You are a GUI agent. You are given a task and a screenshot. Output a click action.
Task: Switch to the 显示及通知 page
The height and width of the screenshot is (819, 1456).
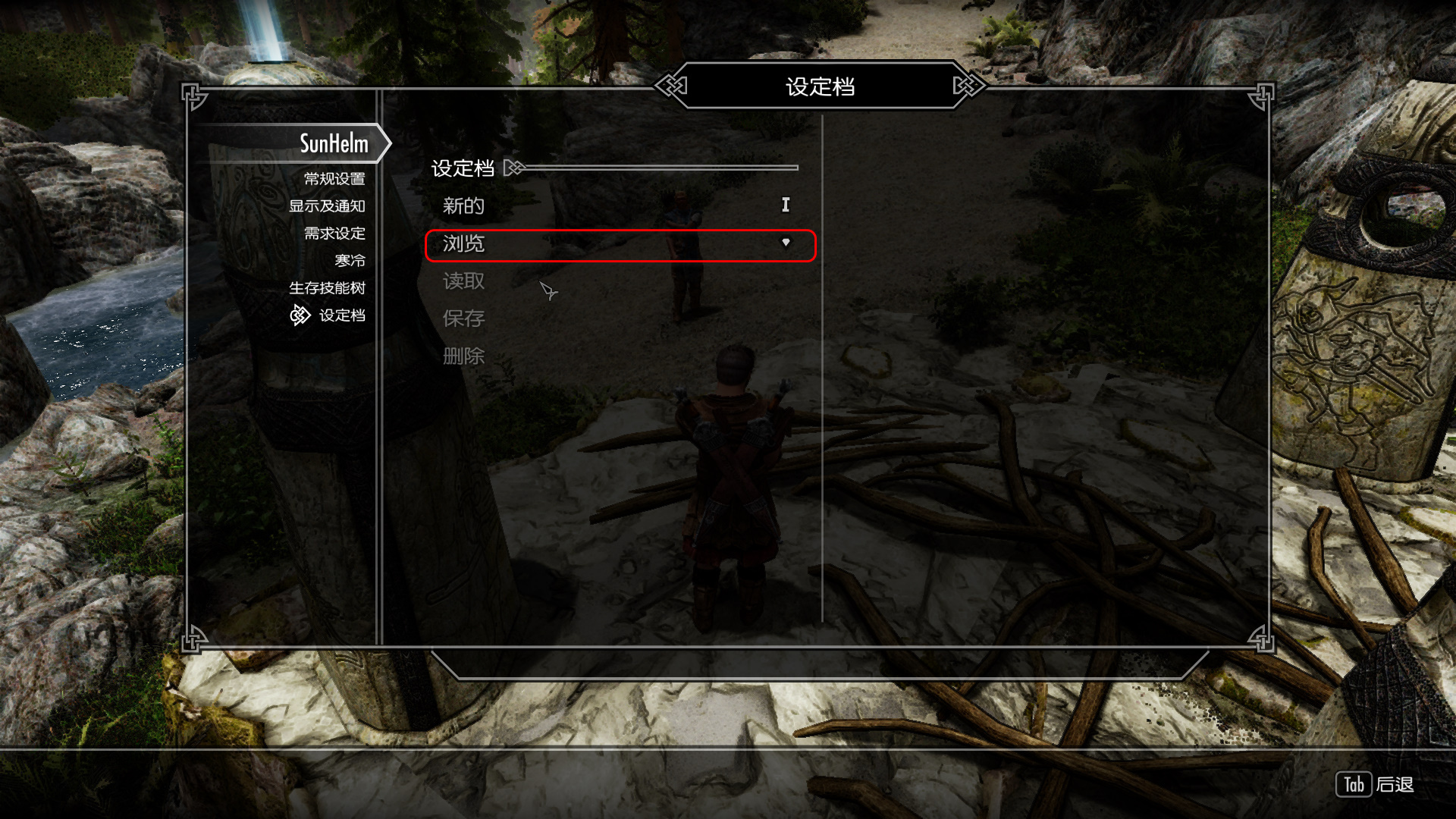click(327, 206)
